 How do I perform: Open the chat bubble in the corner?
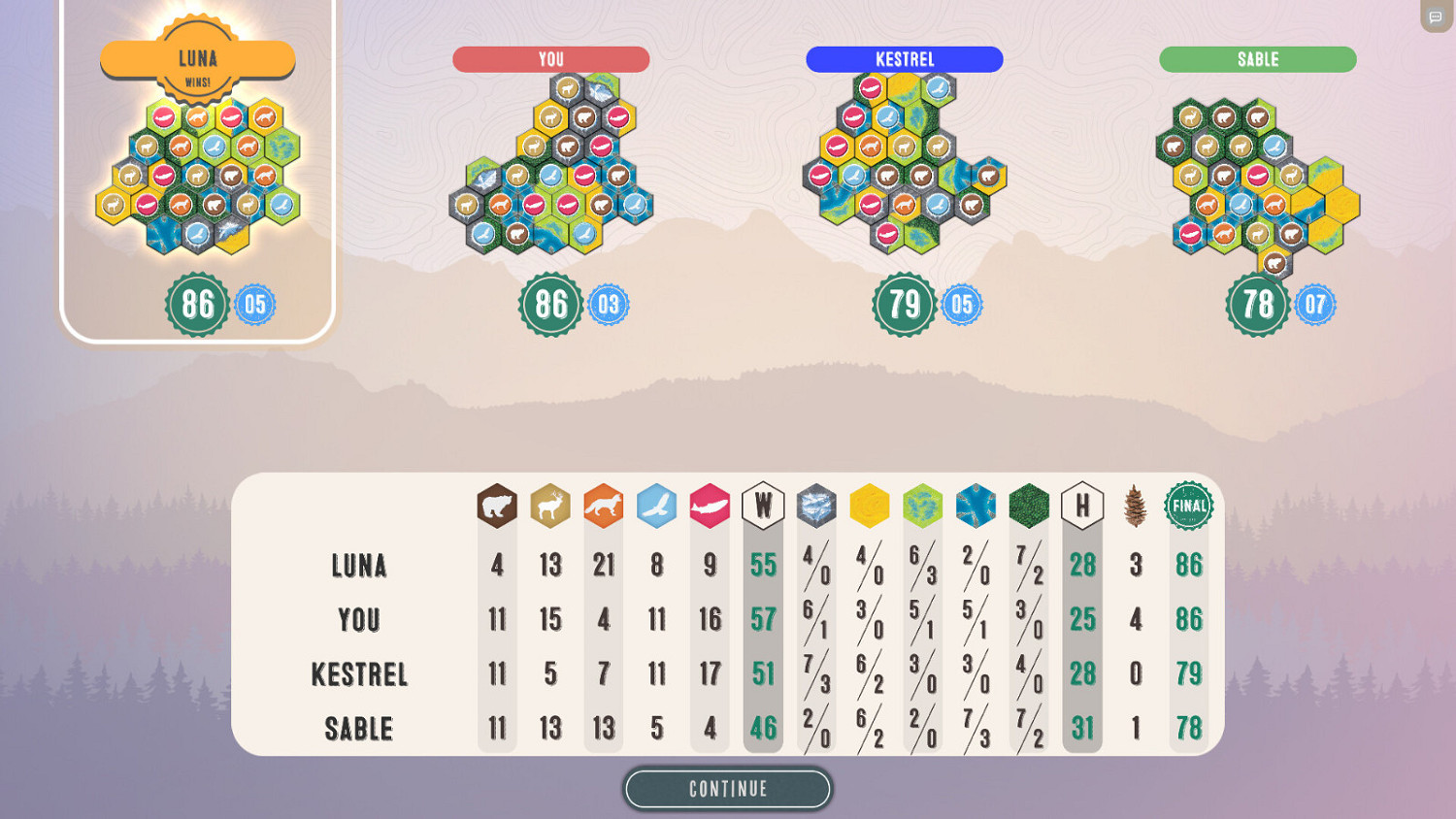pyautogui.click(x=1435, y=16)
